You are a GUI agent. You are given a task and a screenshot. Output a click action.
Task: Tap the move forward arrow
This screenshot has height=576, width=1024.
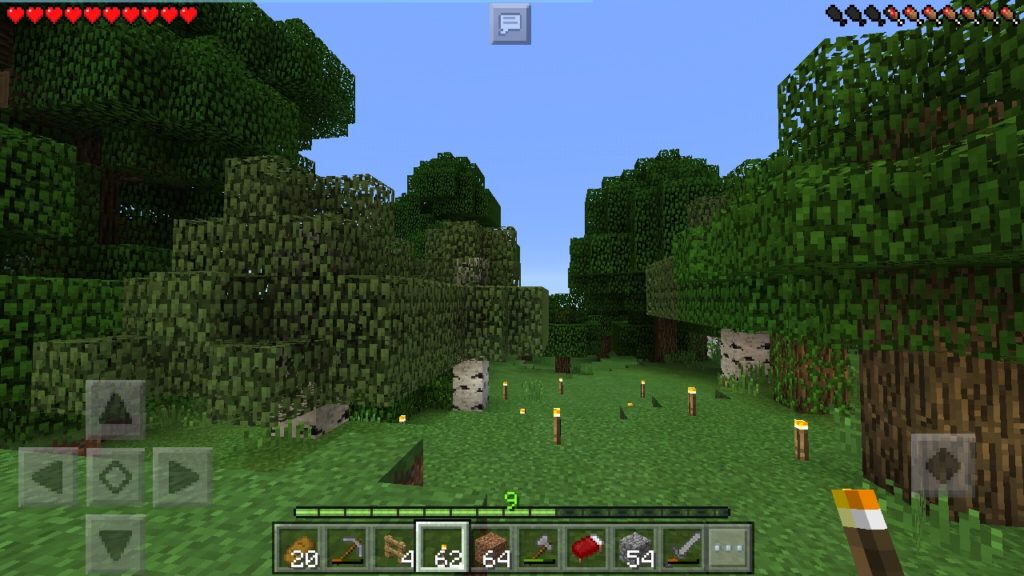pos(115,410)
